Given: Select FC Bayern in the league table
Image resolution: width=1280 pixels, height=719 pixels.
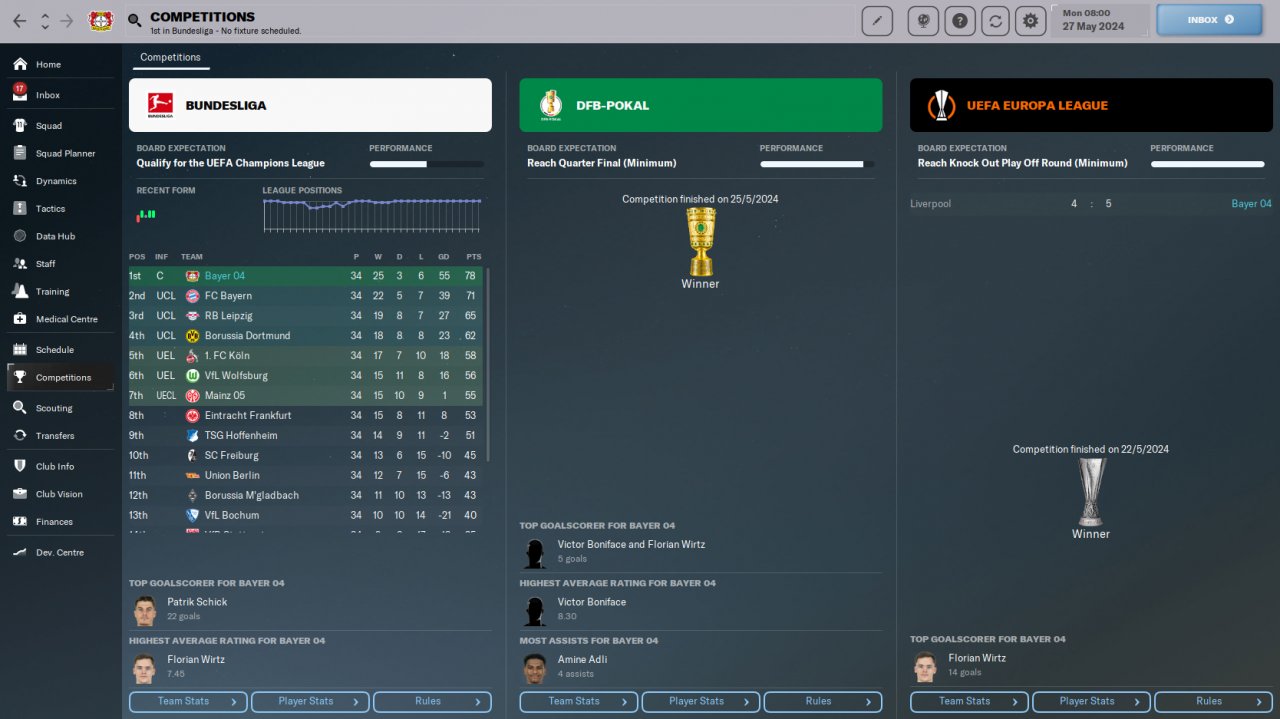Looking at the screenshot, I should point(228,296).
